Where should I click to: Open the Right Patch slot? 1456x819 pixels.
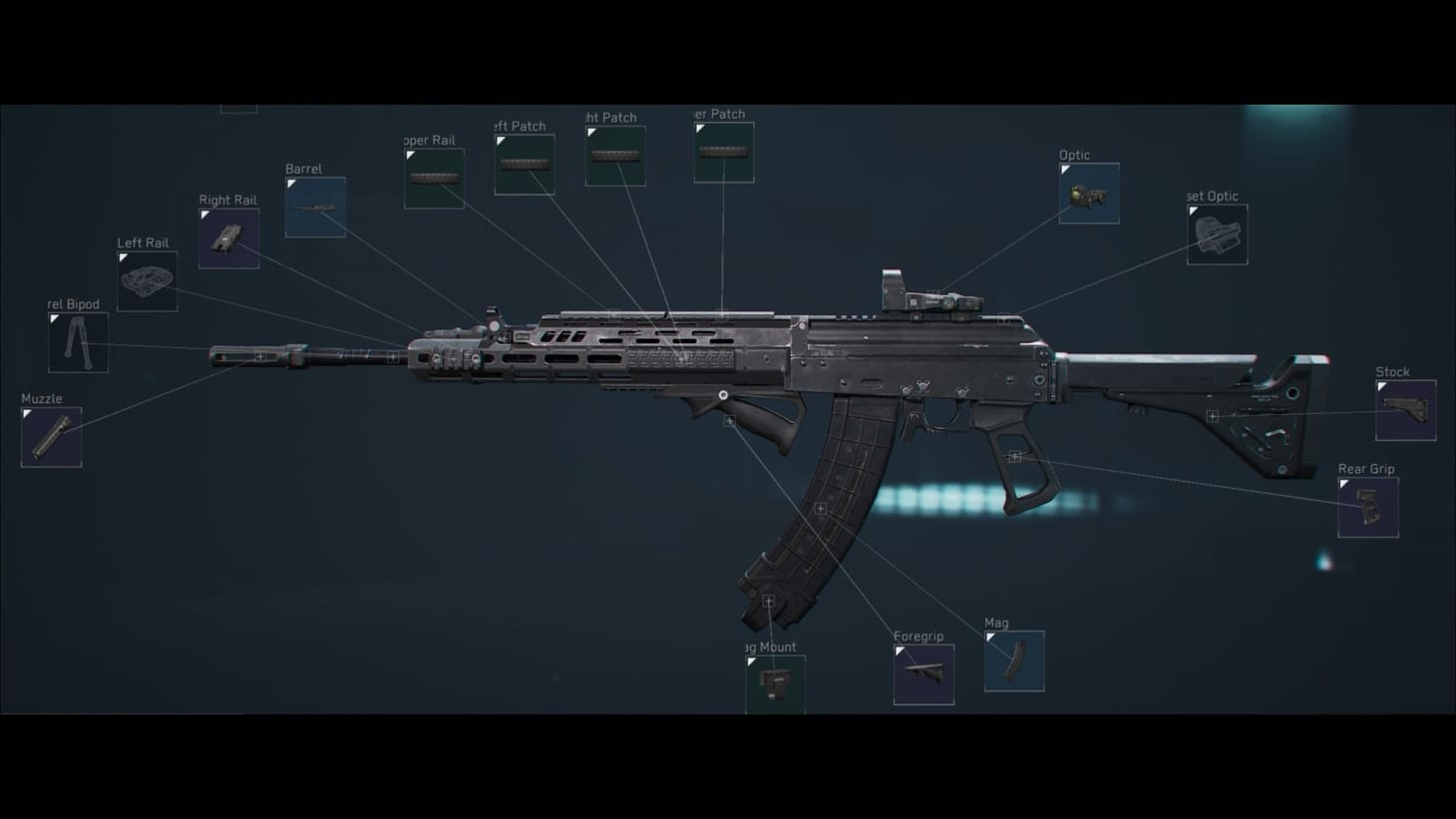pos(615,155)
